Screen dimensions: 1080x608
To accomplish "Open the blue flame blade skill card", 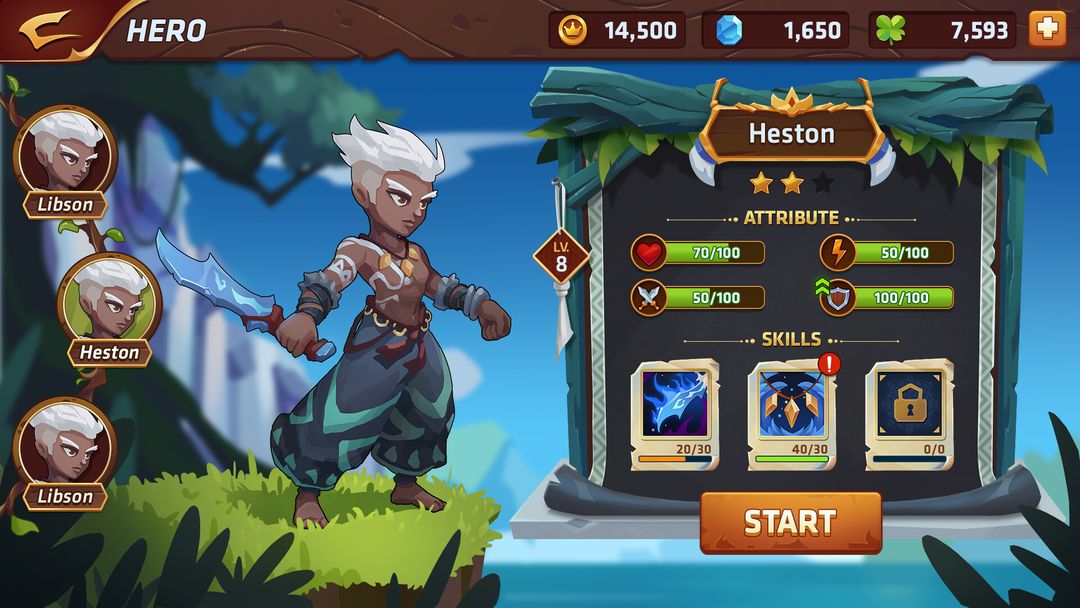I will tap(674, 412).
